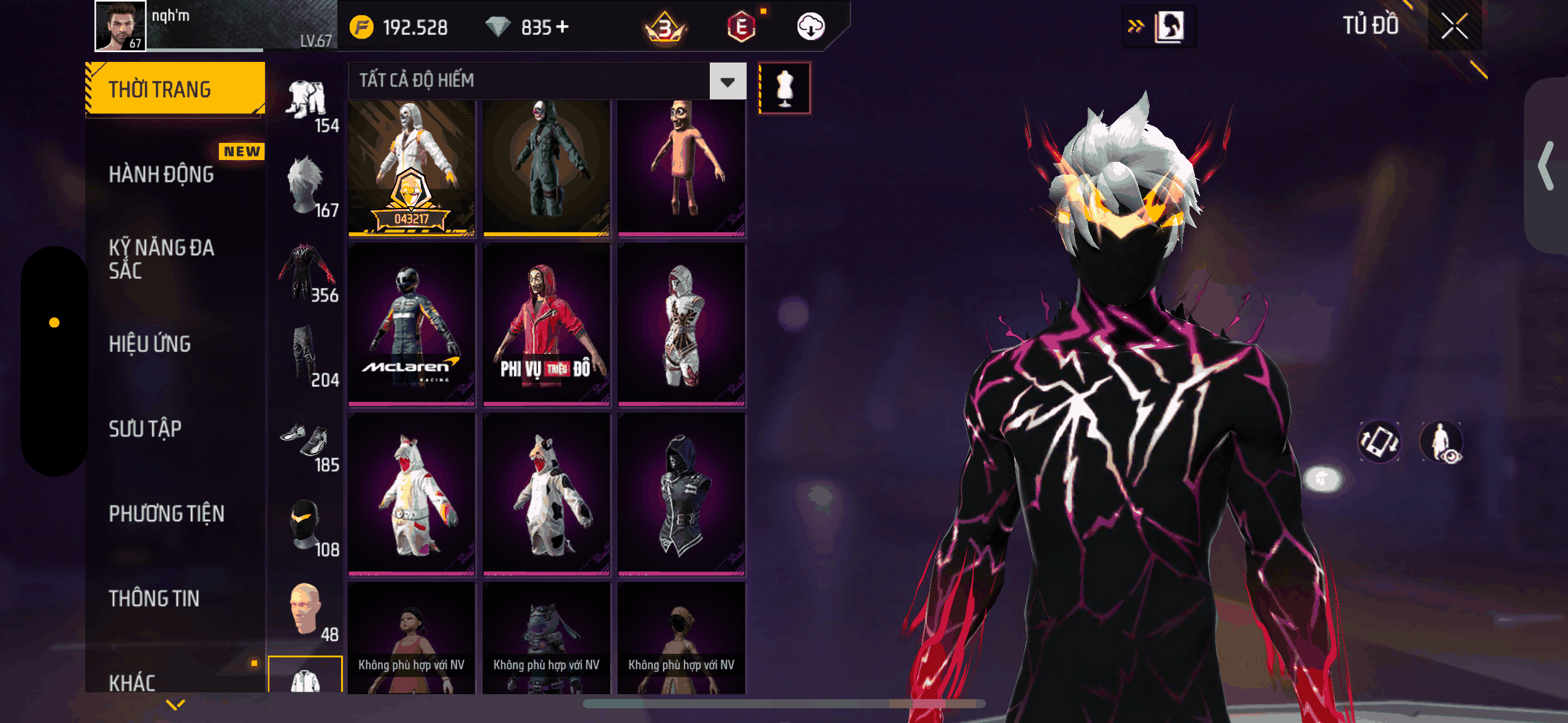Toggle the character view eye icon
Viewport: 1568px width, 723px height.
(x=1442, y=442)
